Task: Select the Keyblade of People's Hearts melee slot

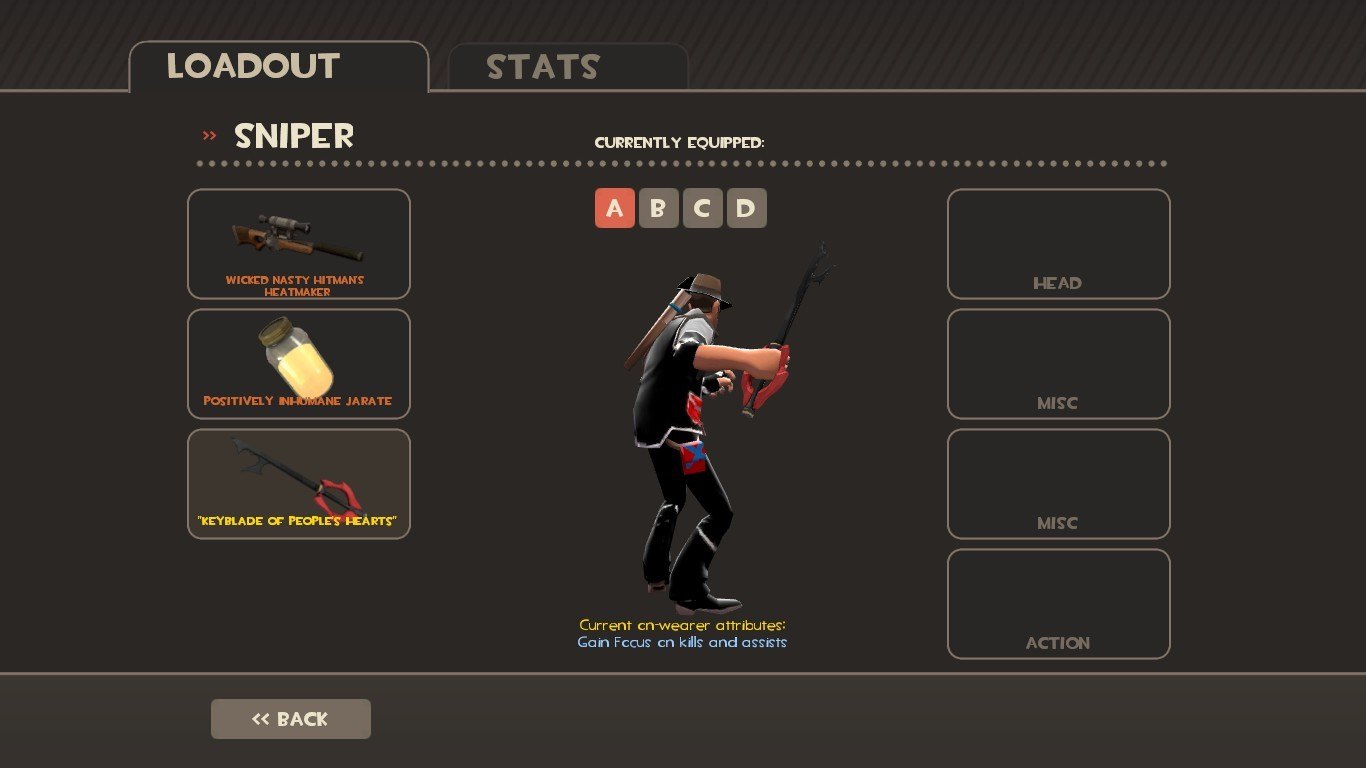Action: click(299, 484)
